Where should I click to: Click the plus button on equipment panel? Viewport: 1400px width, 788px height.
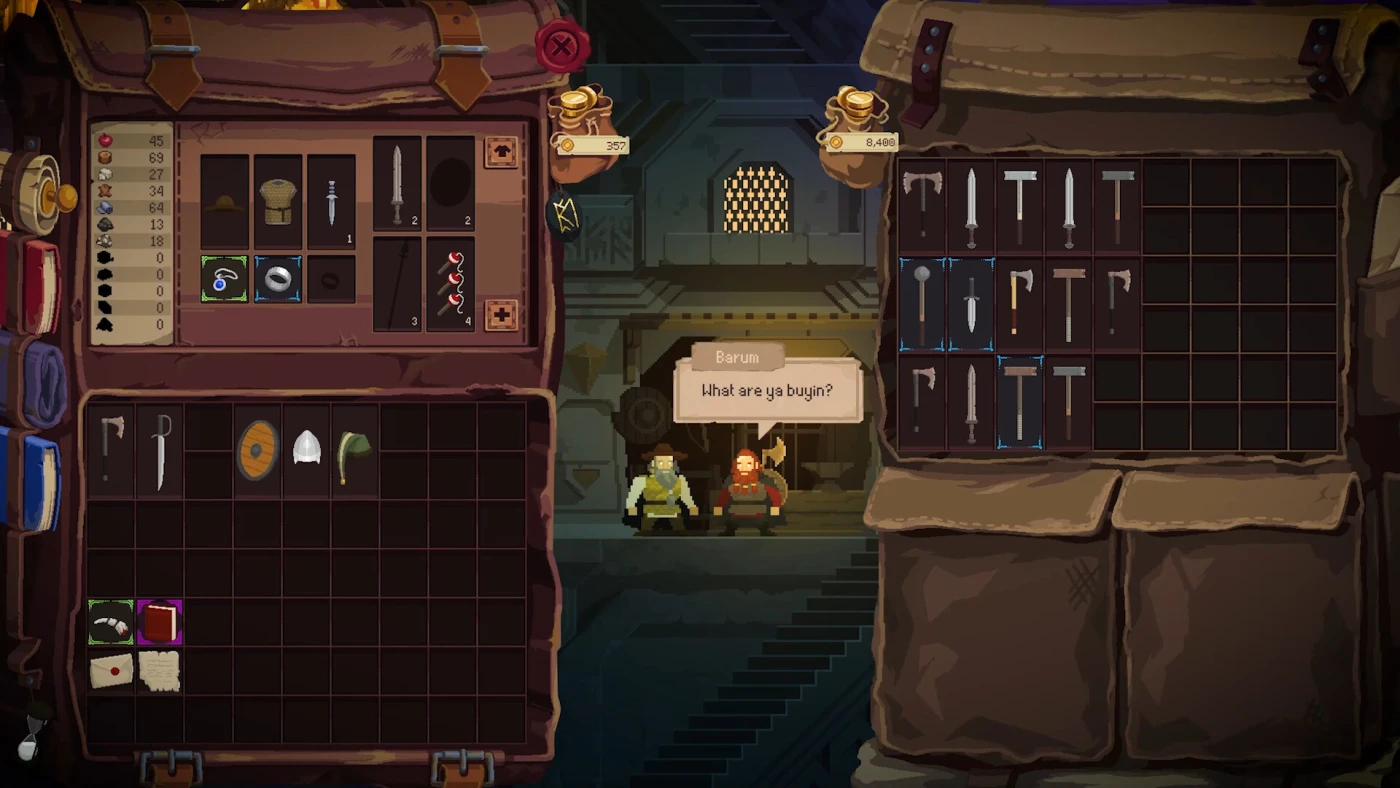click(x=501, y=315)
